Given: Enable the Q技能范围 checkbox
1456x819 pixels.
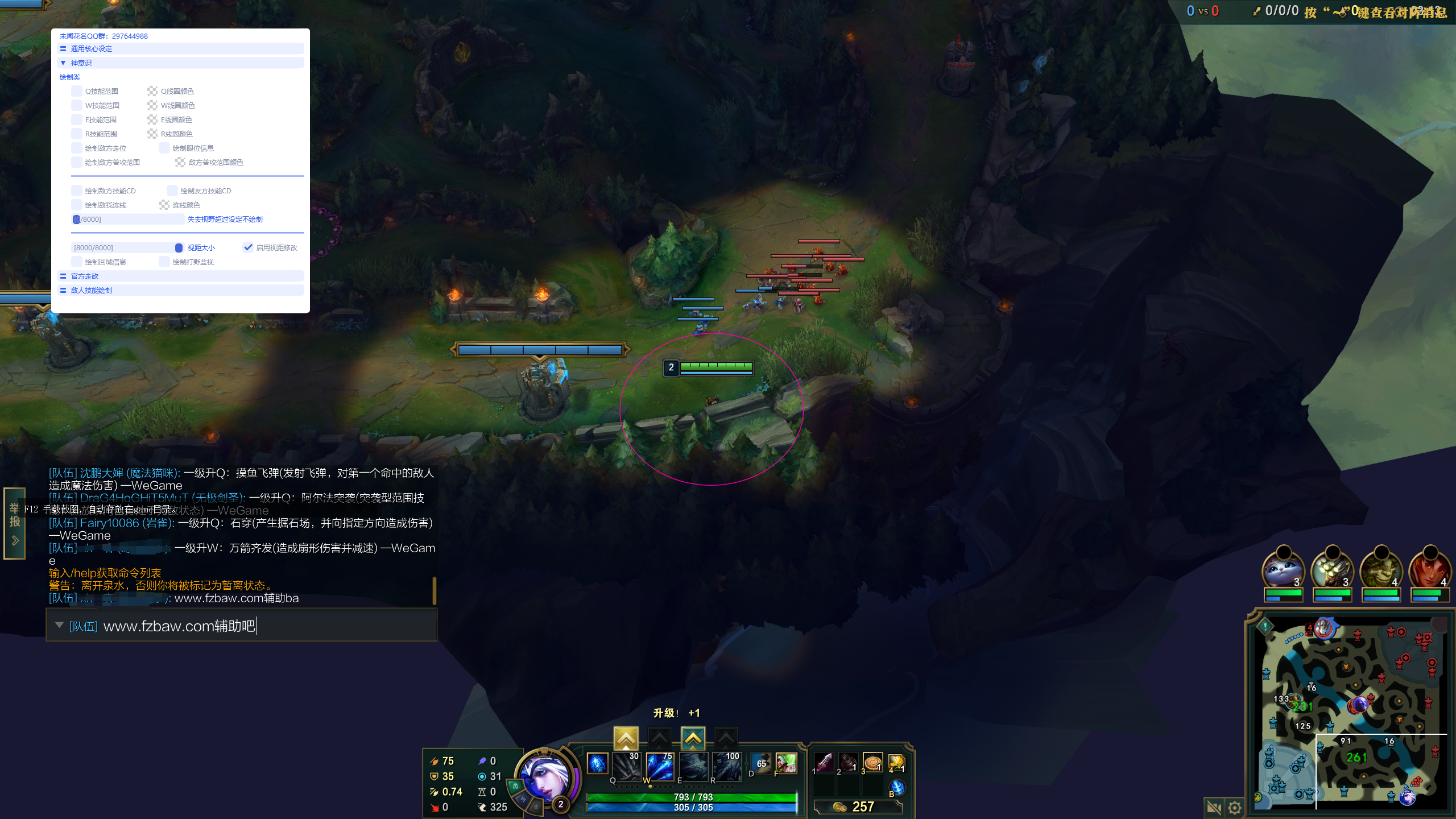Looking at the screenshot, I should pyautogui.click(x=77, y=91).
